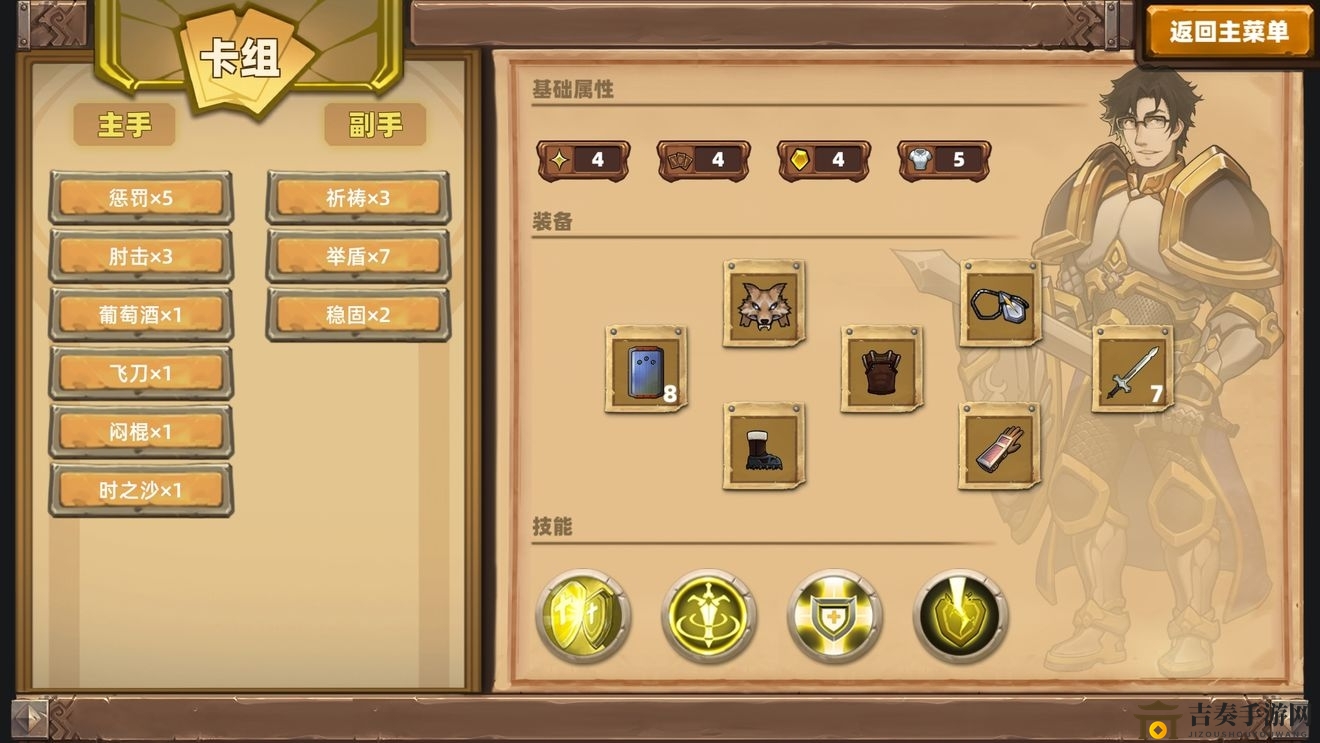Switch to the 主手 tab

(124, 125)
